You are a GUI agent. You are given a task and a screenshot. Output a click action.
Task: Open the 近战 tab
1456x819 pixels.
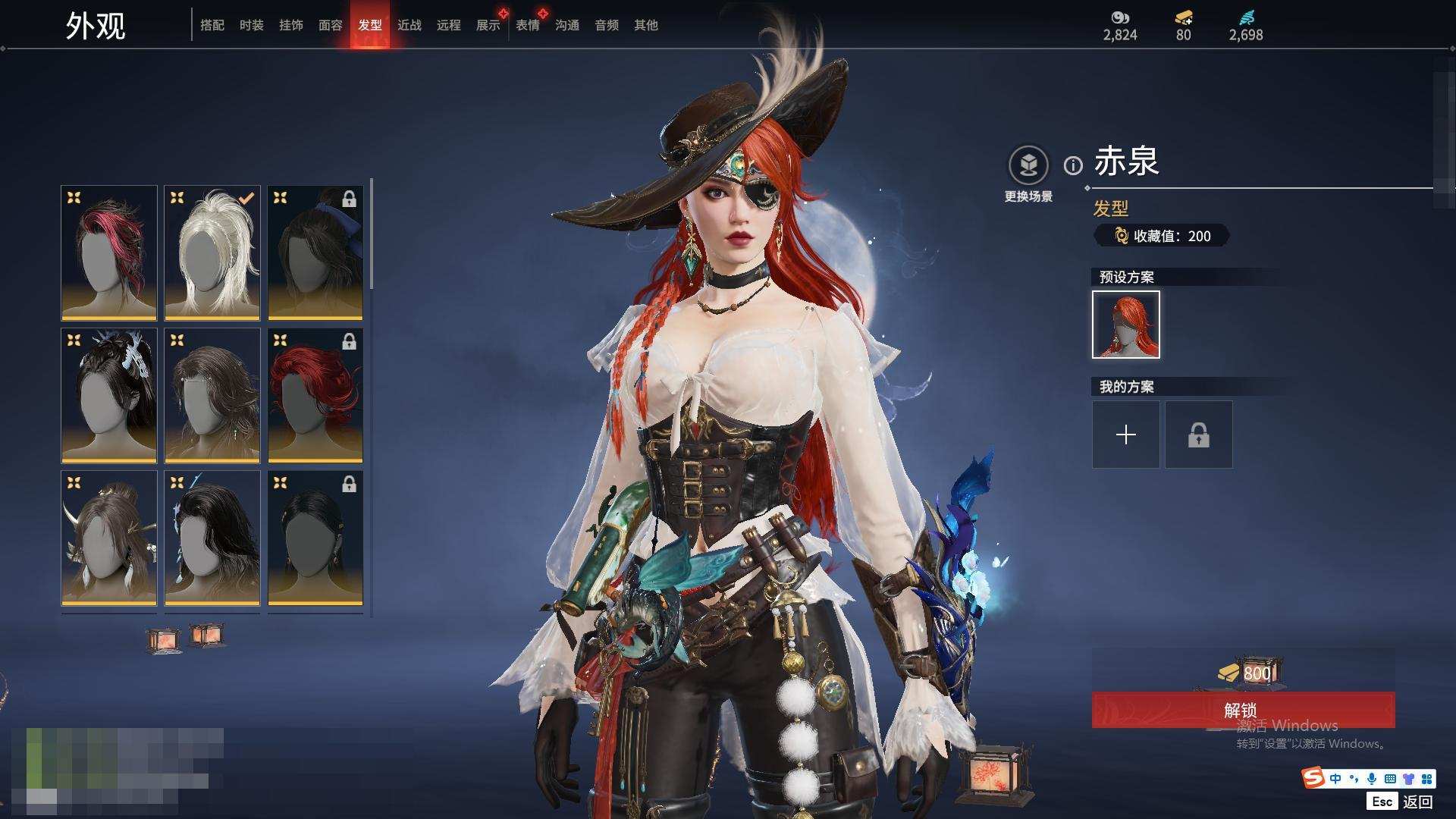click(409, 25)
